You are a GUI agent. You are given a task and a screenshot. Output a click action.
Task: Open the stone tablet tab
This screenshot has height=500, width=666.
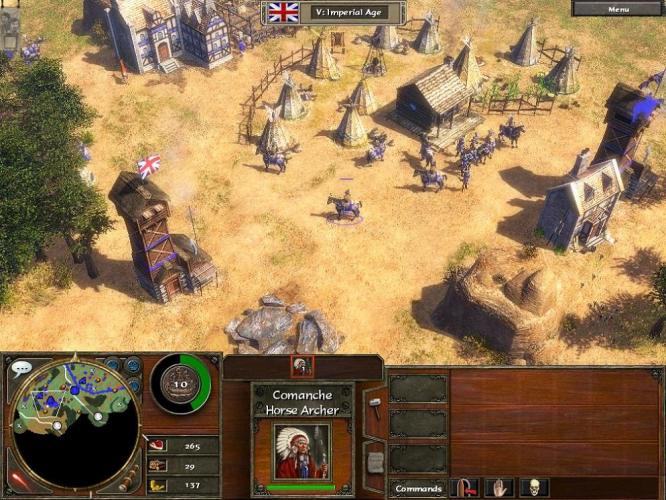coord(375,460)
